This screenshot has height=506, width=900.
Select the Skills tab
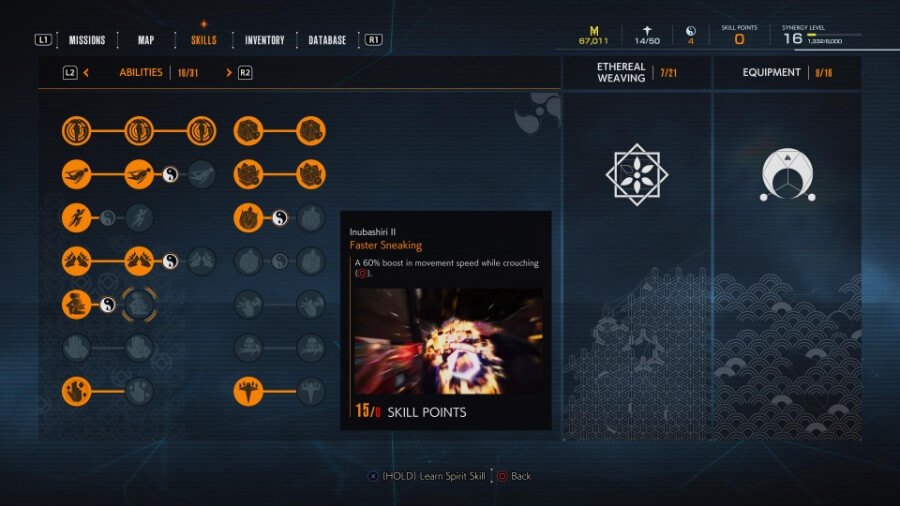203,40
